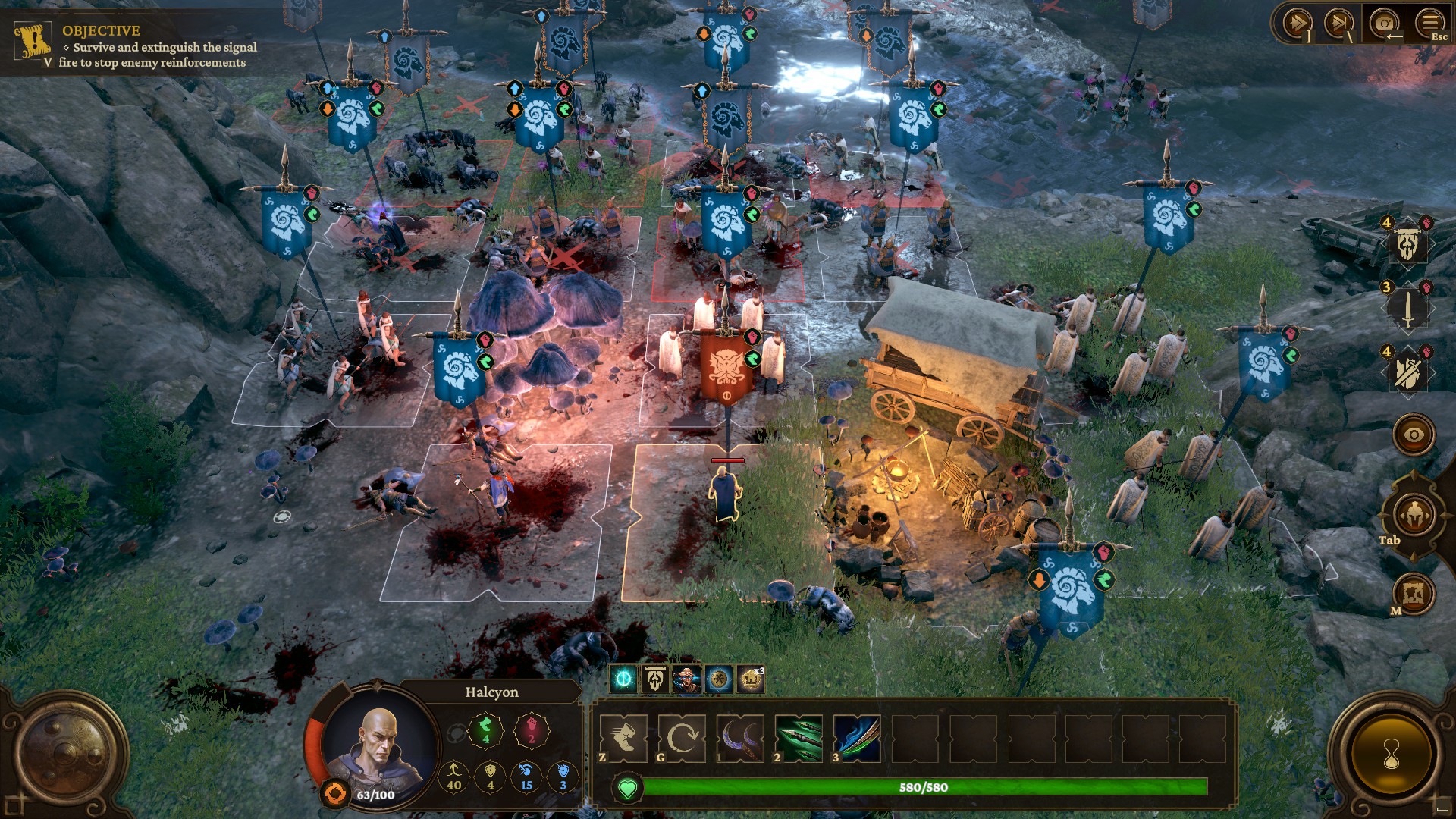Use the blue-green bow shot ability

(x=857, y=738)
